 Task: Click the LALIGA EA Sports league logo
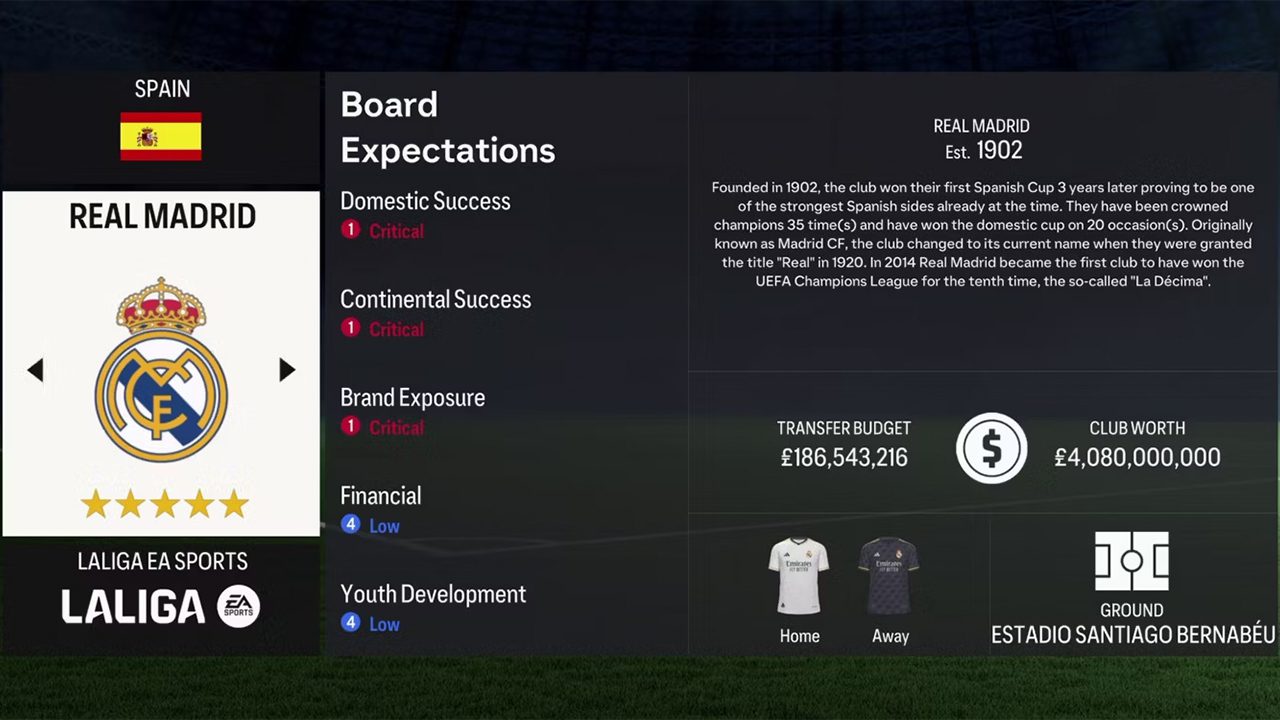click(161, 606)
